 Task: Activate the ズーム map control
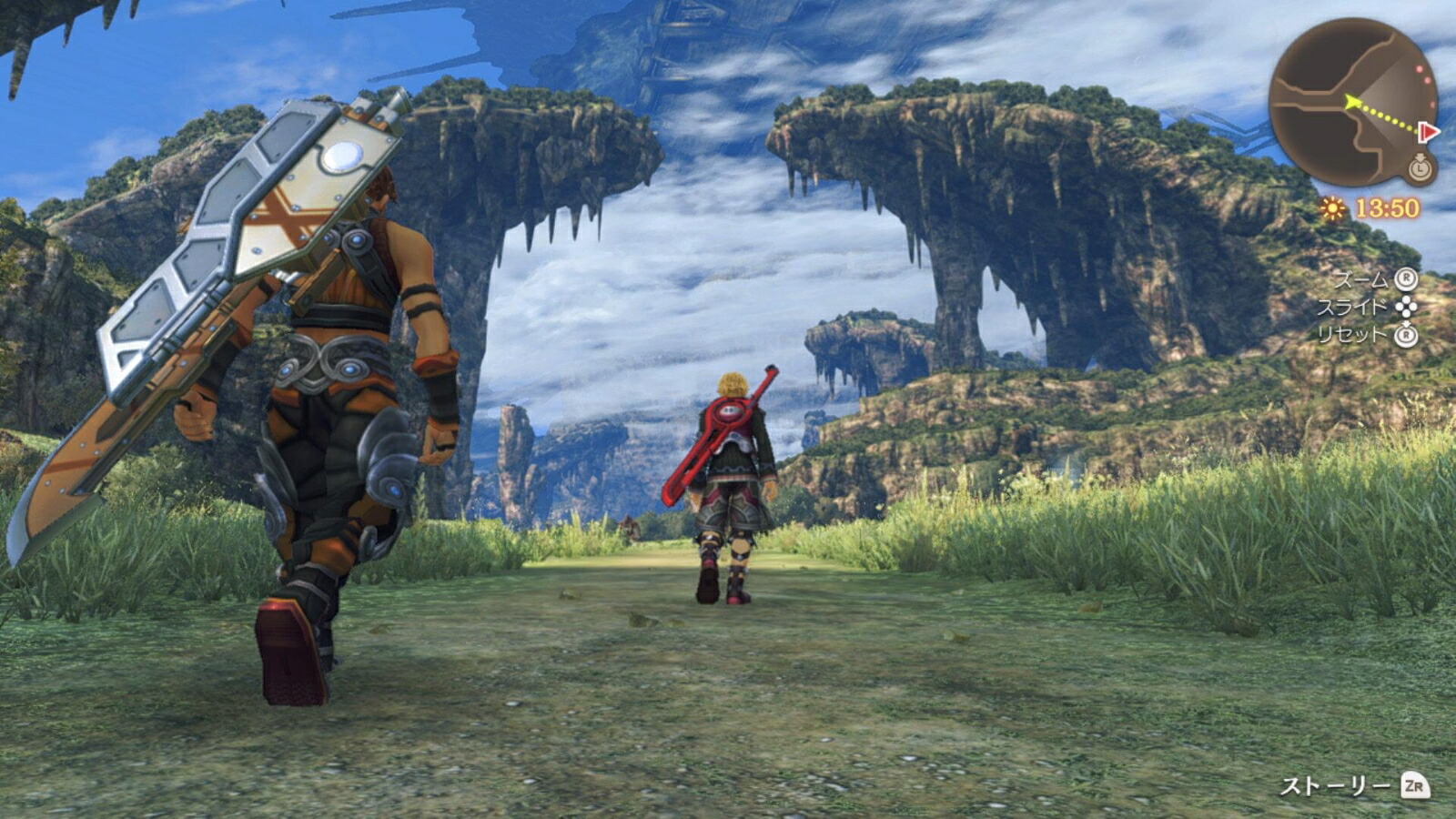tap(1361, 279)
